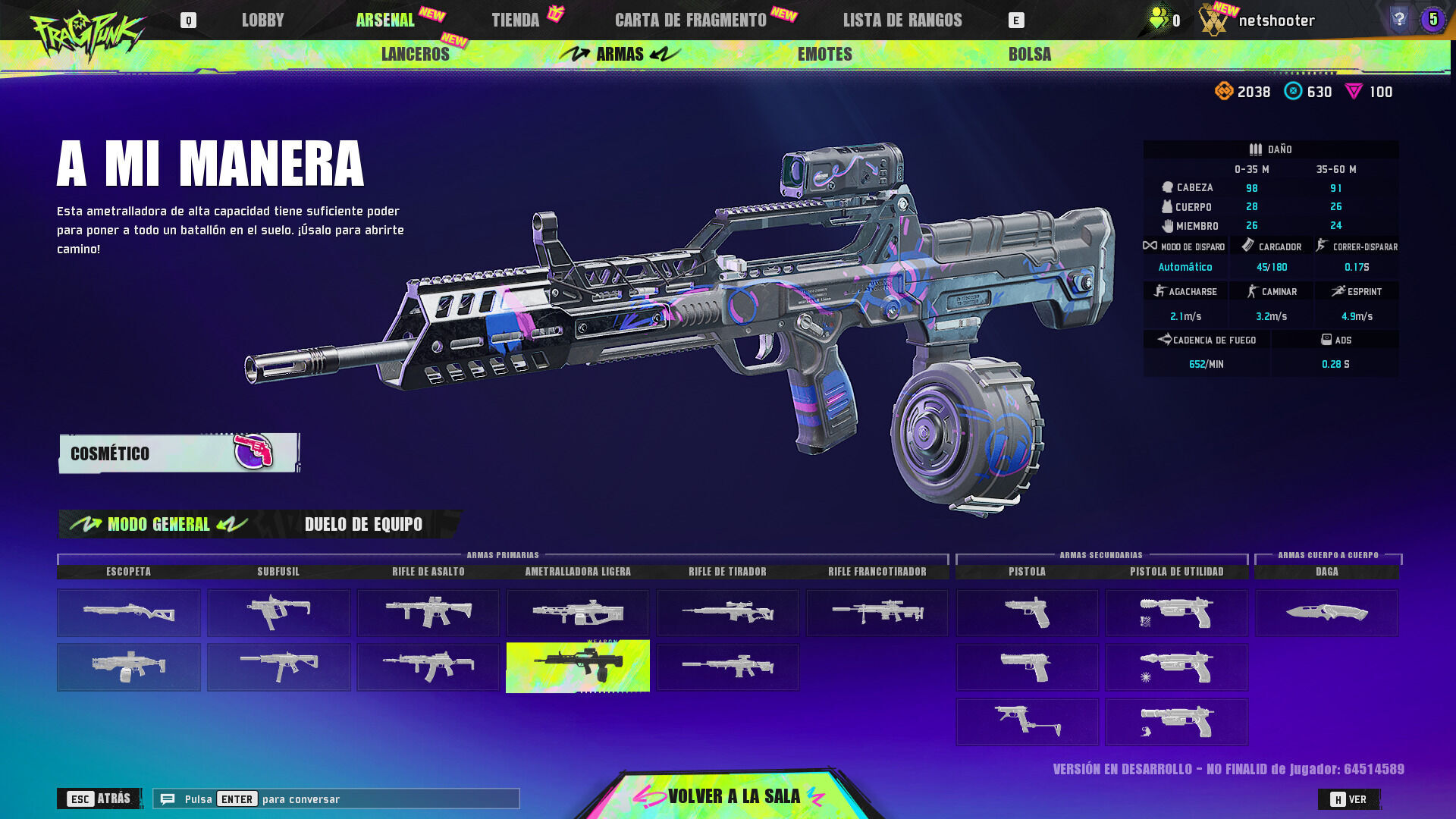Click Volver a la Sala button

[733, 796]
